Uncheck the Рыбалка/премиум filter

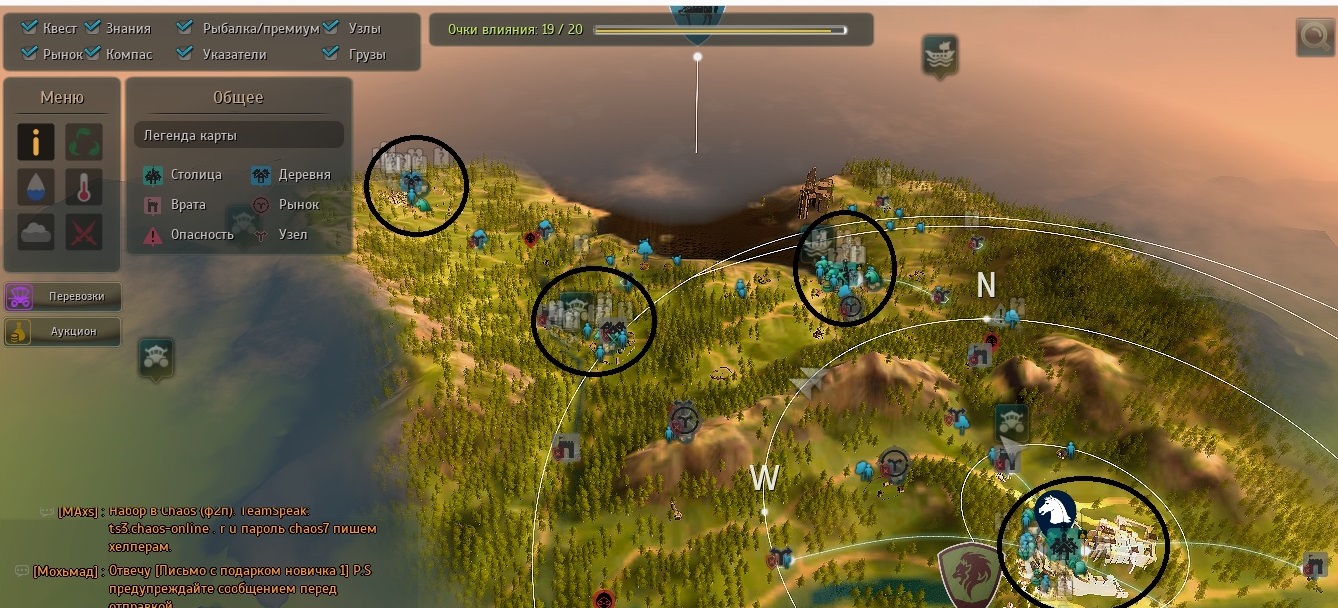[185, 28]
